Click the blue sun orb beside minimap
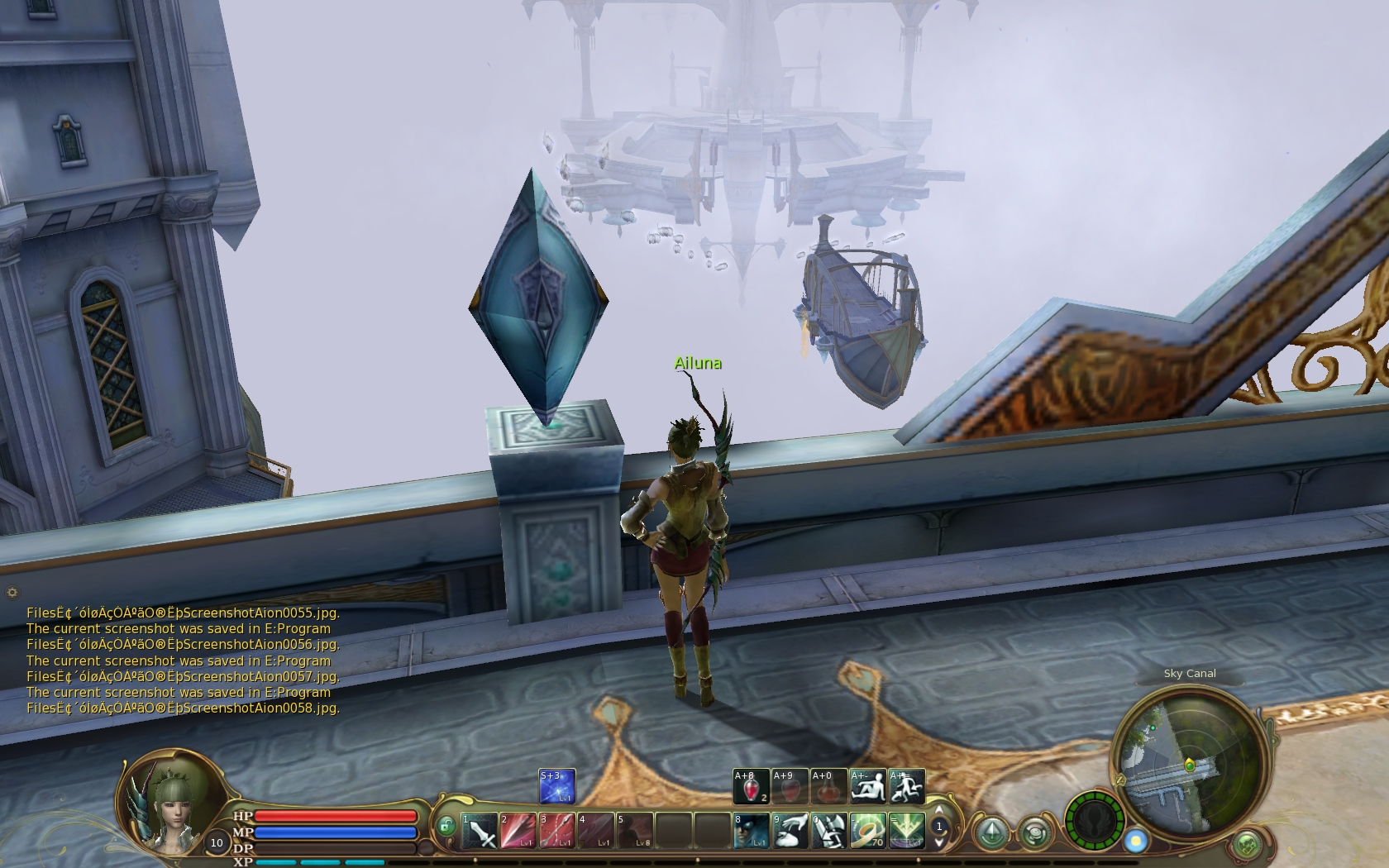The height and width of the screenshot is (868, 1389). point(1137,842)
